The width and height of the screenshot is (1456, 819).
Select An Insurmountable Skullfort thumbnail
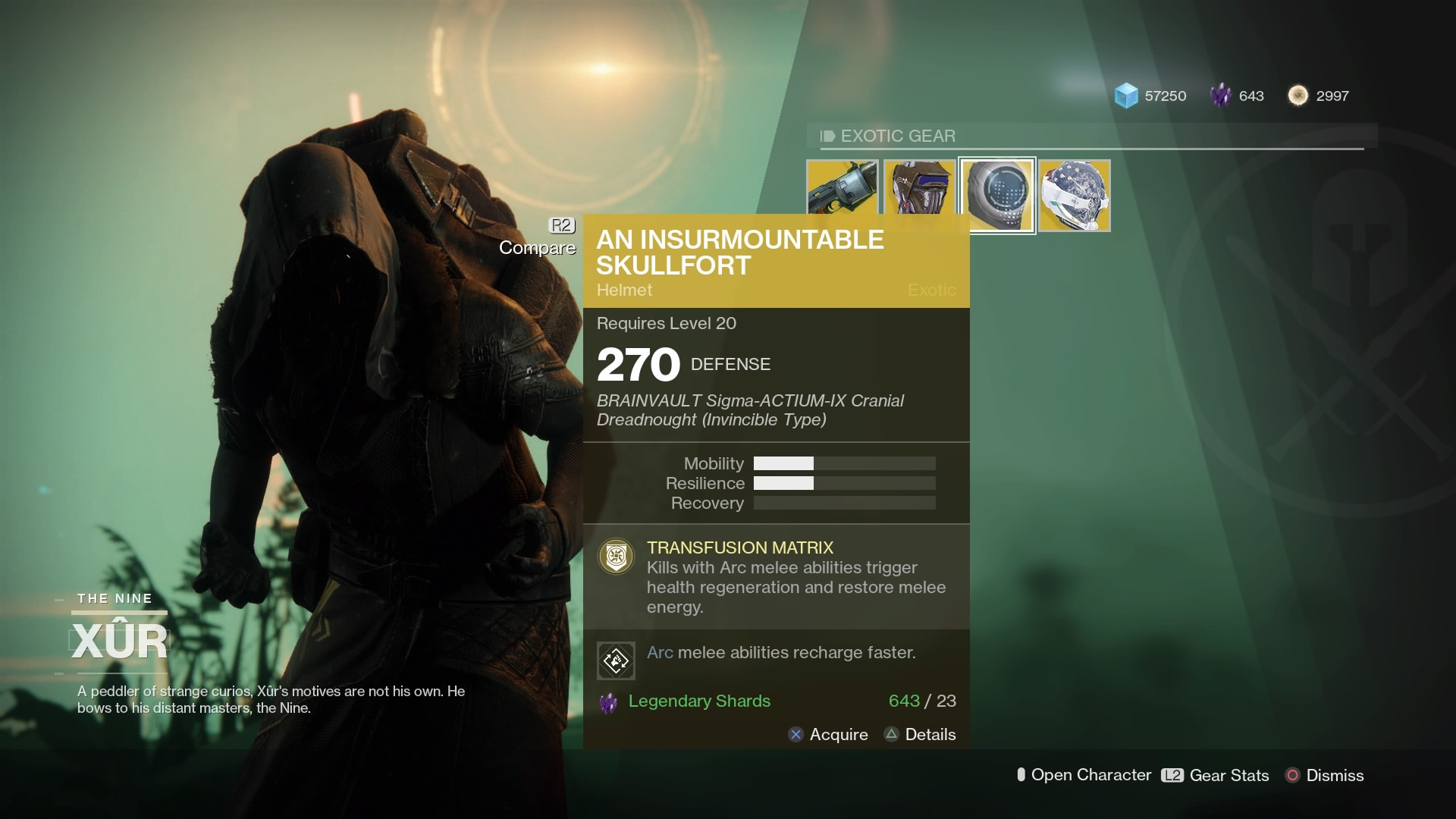click(997, 193)
